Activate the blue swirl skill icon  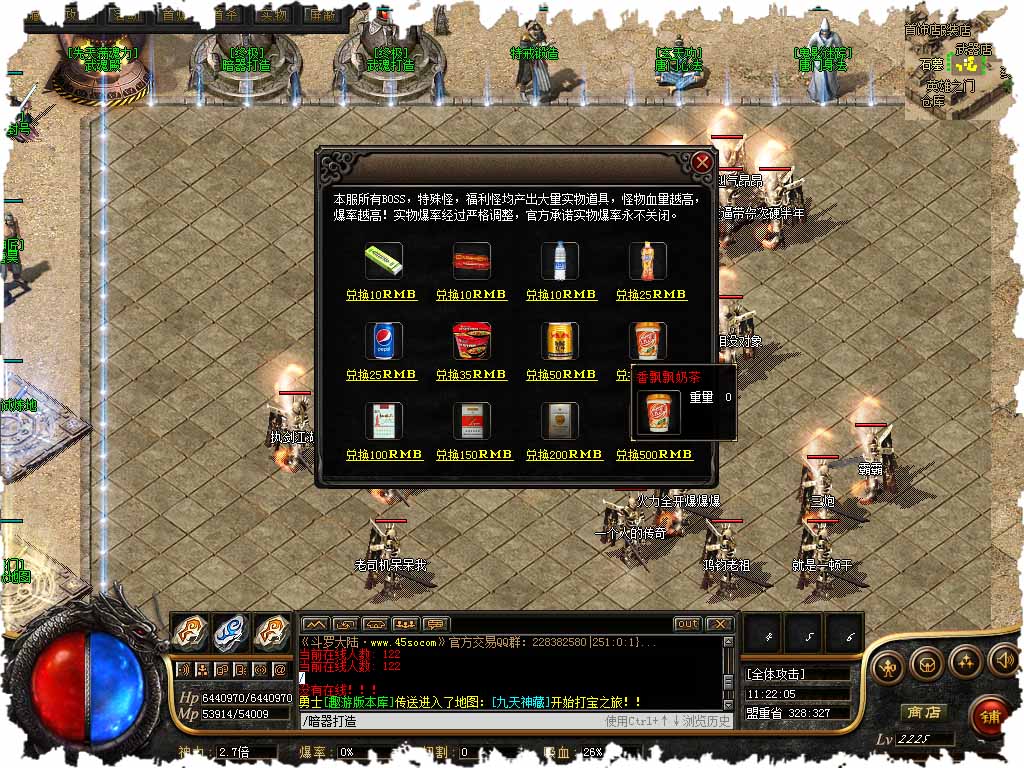pos(230,632)
